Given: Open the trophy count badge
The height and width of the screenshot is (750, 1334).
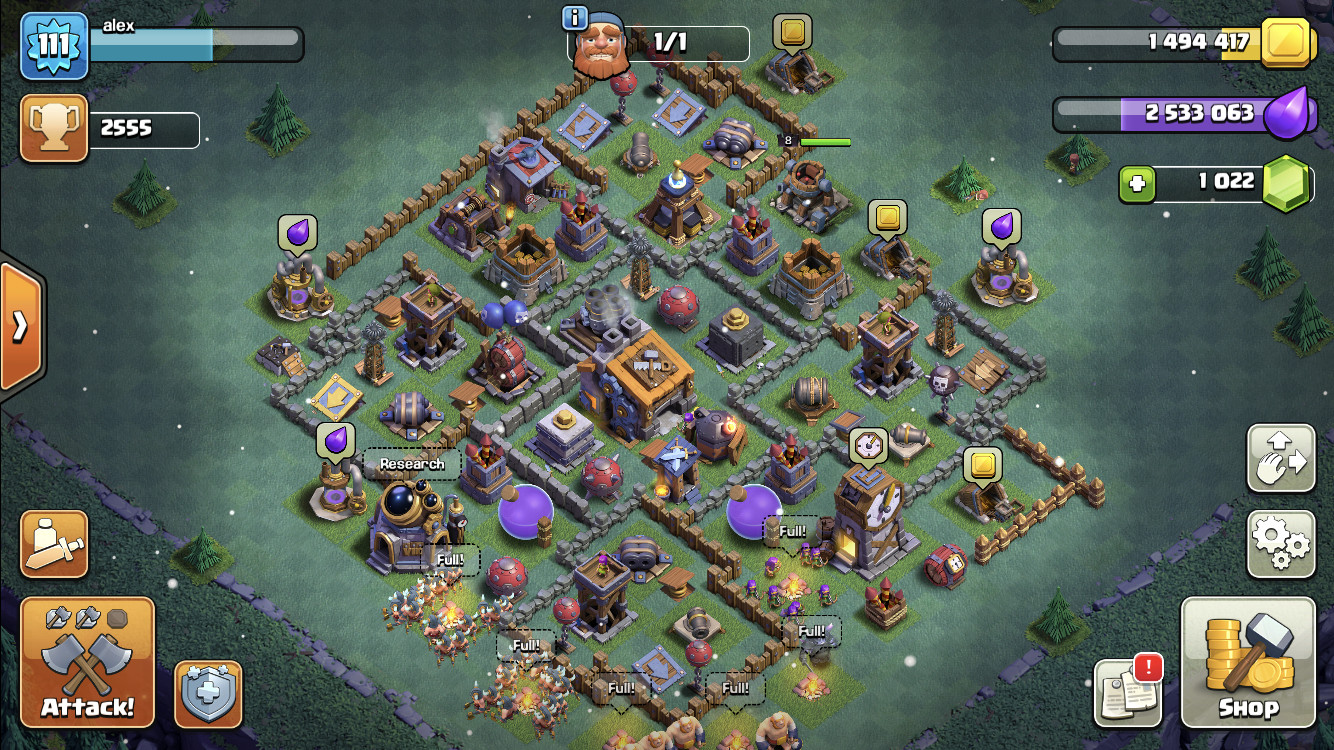Looking at the screenshot, I should (x=54, y=129).
